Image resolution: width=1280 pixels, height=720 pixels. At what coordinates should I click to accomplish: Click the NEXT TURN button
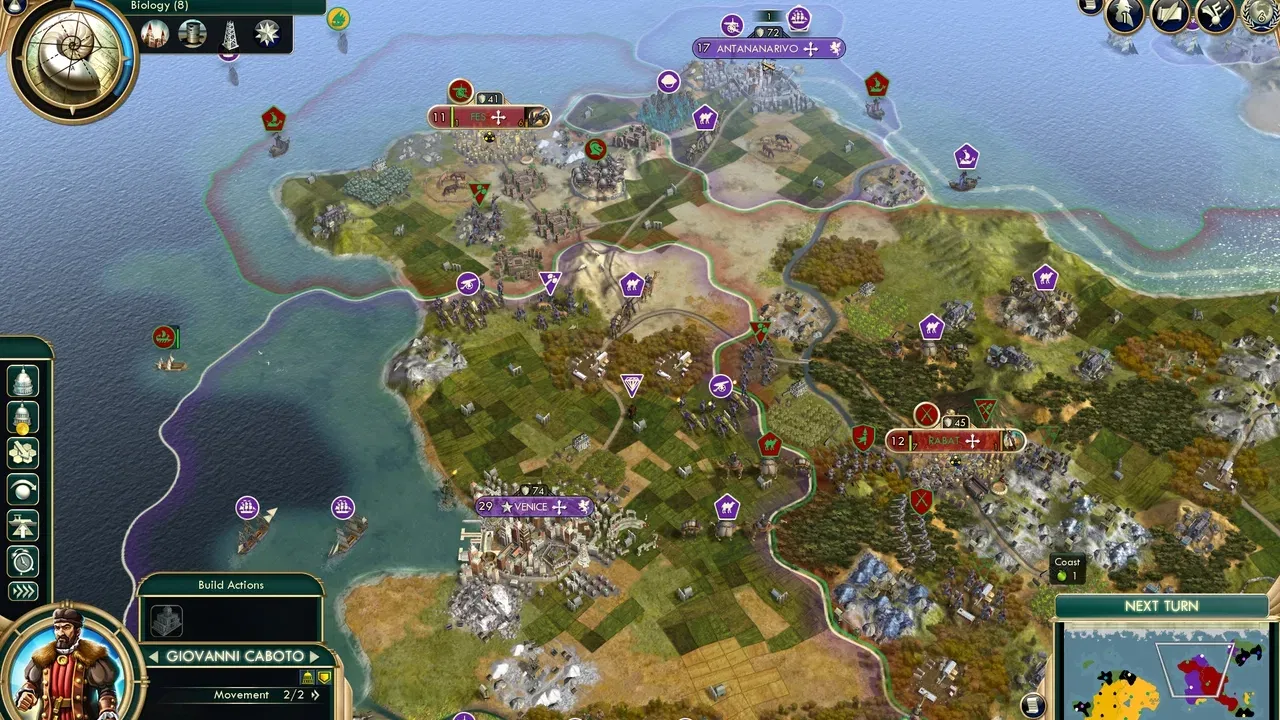pos(1161,606)
